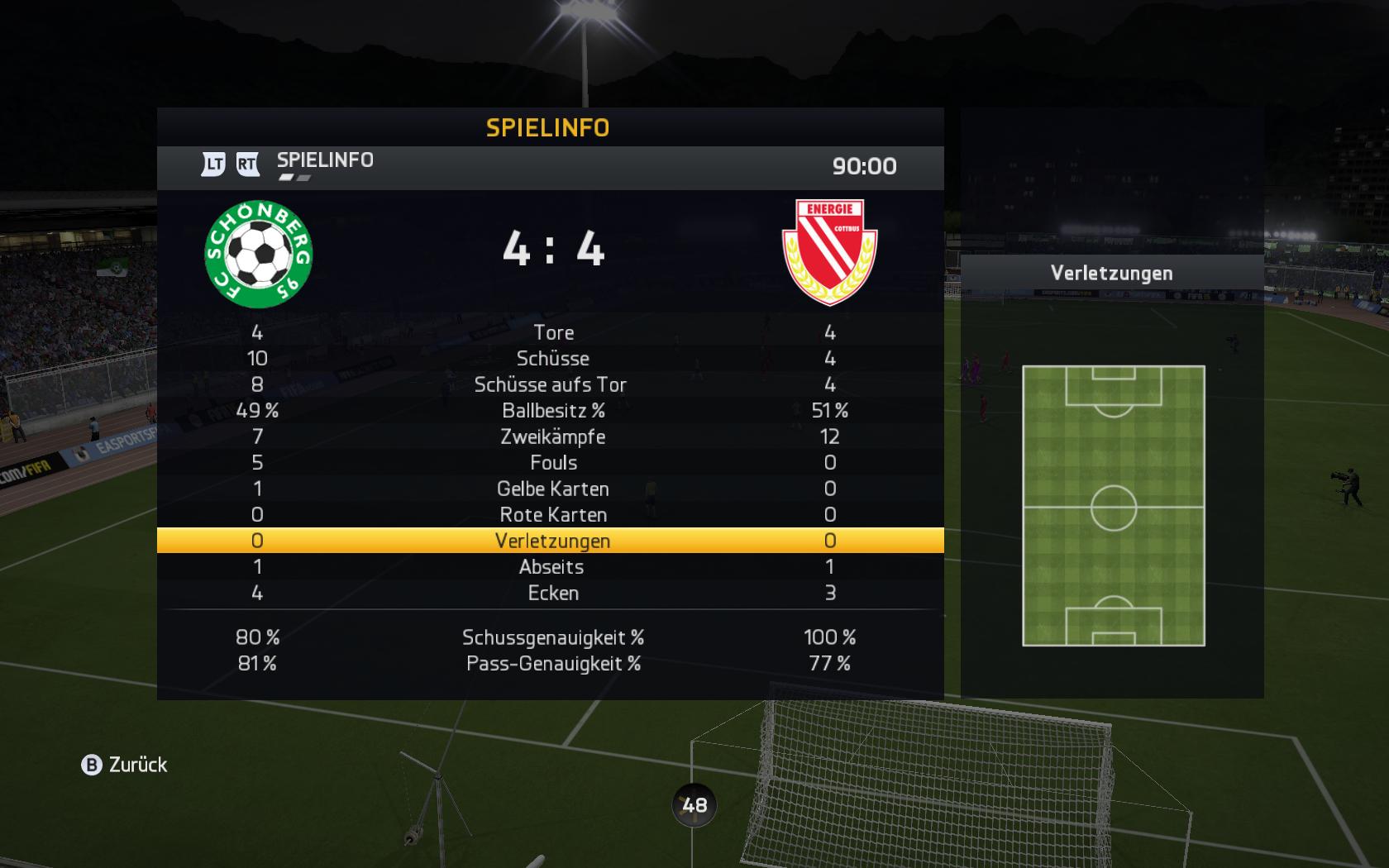
Task: Switch to the SPIELINFO tab
Action: click(325, 160)
